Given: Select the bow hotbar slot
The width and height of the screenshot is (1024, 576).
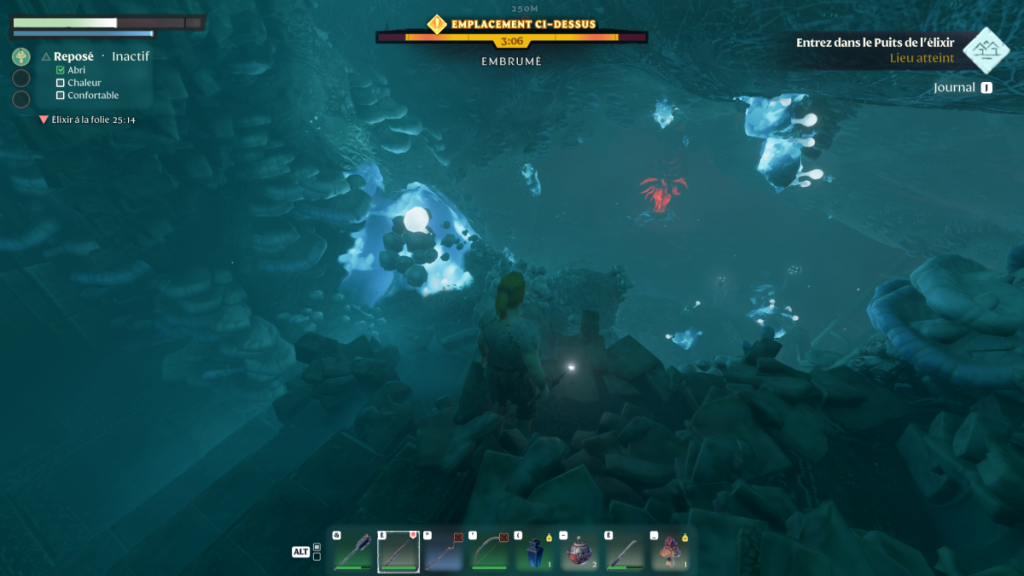Looking at the screenshot, I should click(488, 551).
